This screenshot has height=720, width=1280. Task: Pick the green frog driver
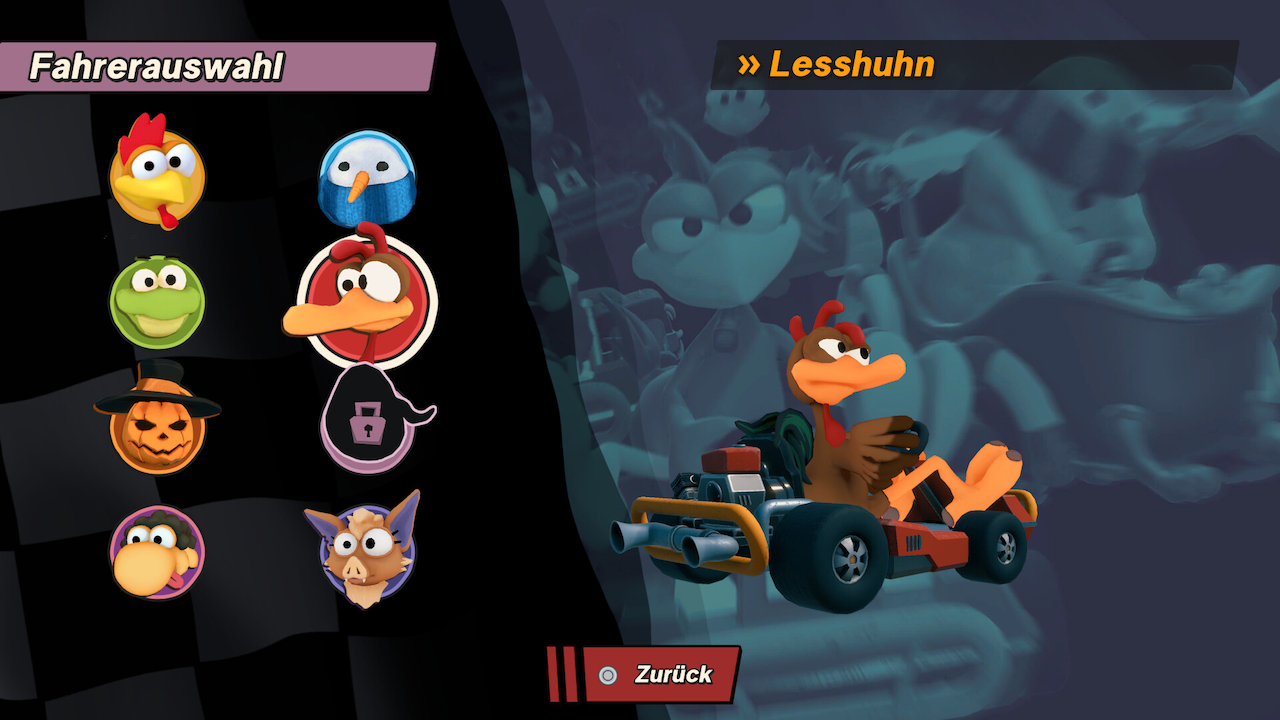[x=157, y=301]
